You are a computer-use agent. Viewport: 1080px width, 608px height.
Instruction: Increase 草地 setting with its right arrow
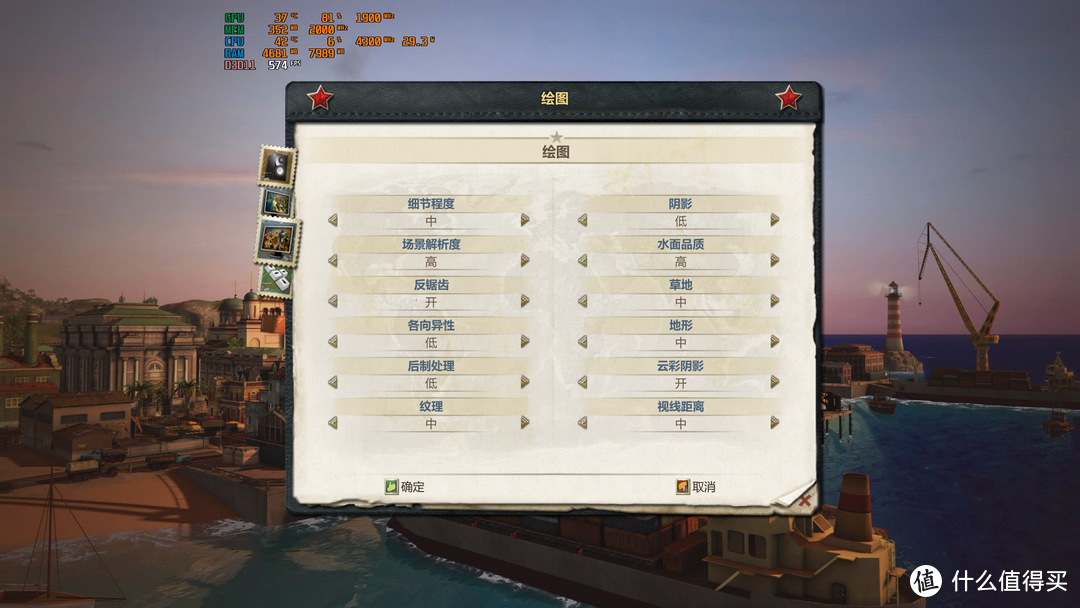(x=775, y=301)
